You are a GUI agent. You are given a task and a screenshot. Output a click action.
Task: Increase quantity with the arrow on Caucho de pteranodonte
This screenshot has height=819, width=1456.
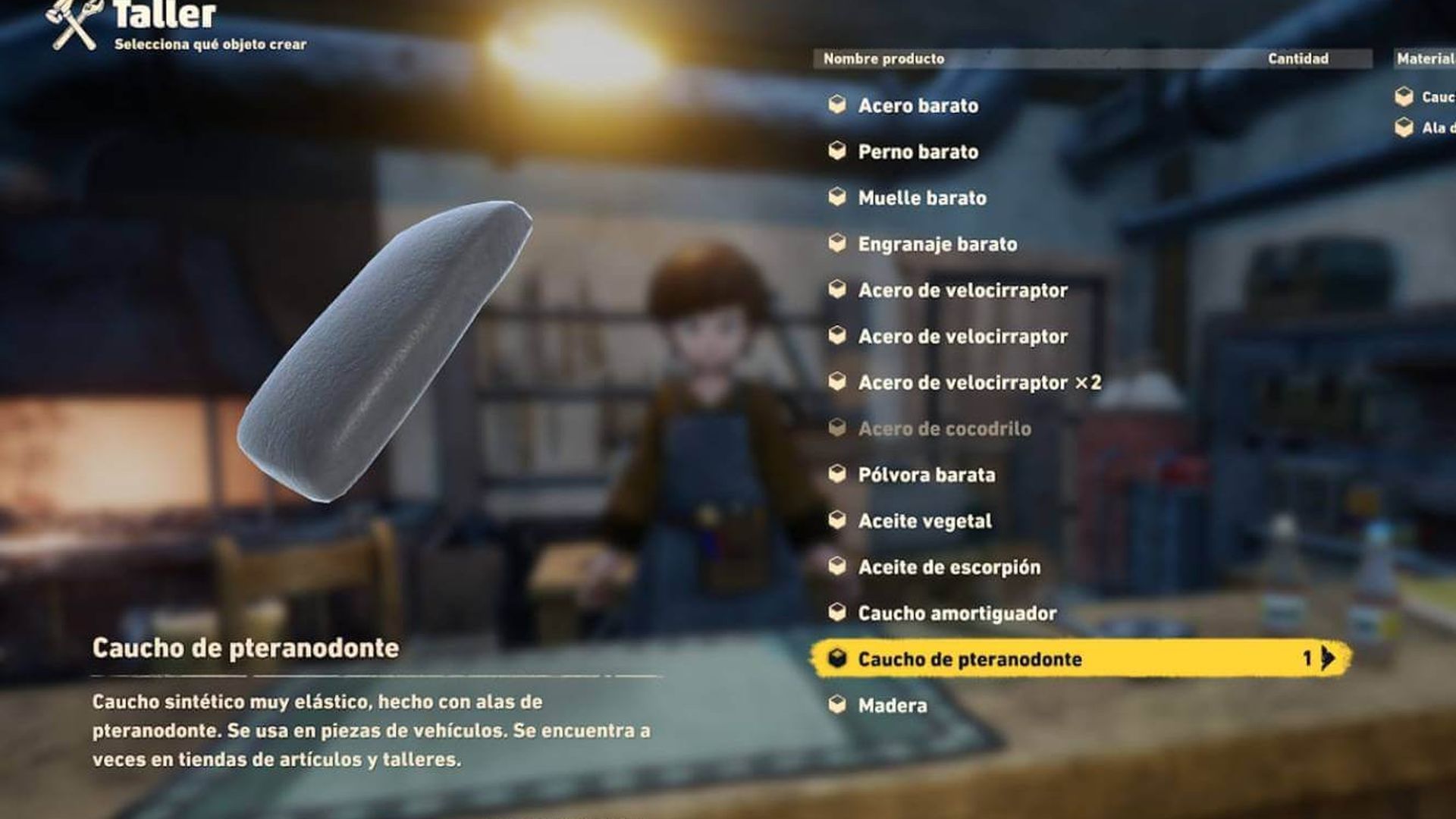(x=1328, y=658)
